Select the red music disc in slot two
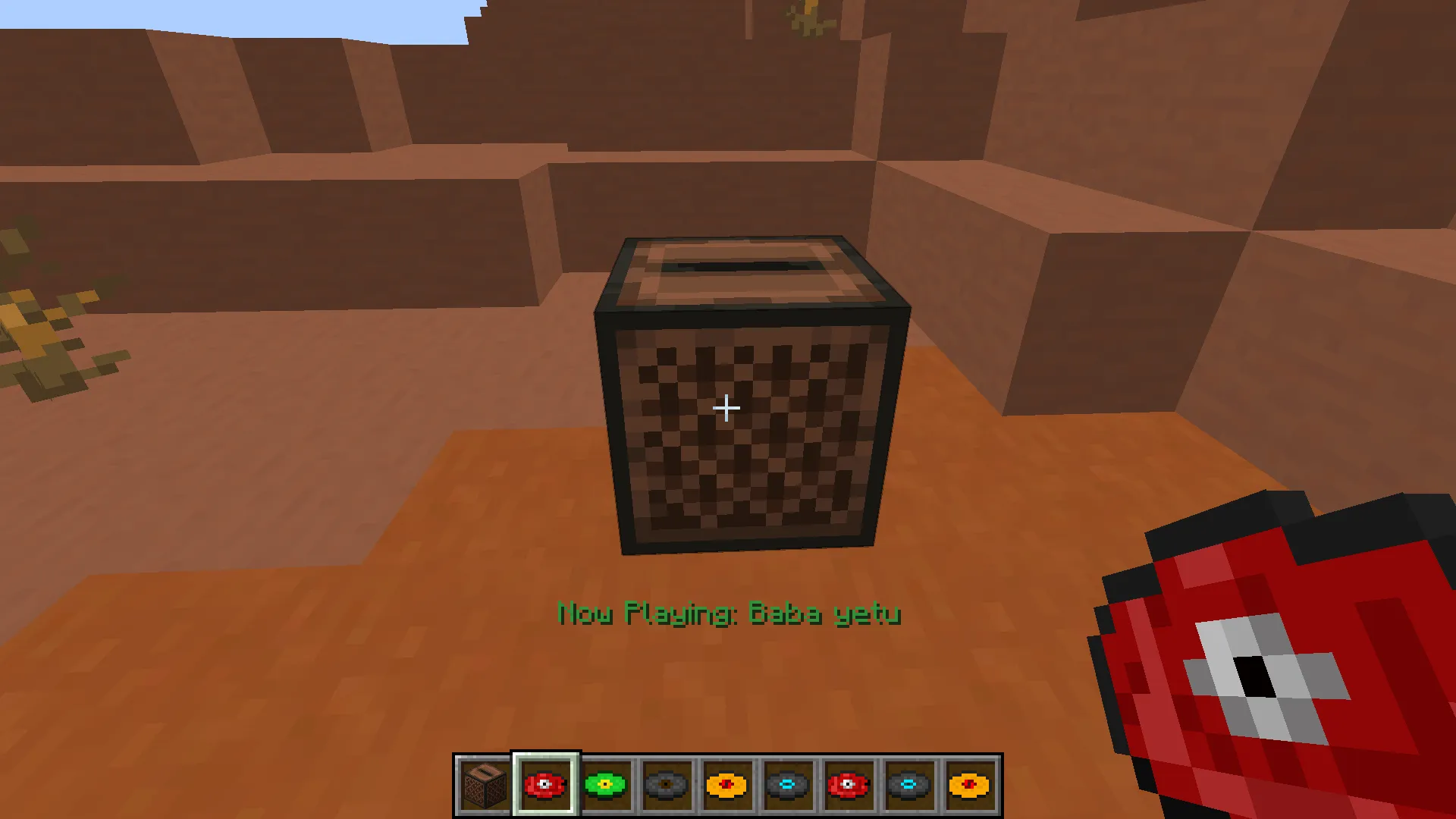 (546, 785)
